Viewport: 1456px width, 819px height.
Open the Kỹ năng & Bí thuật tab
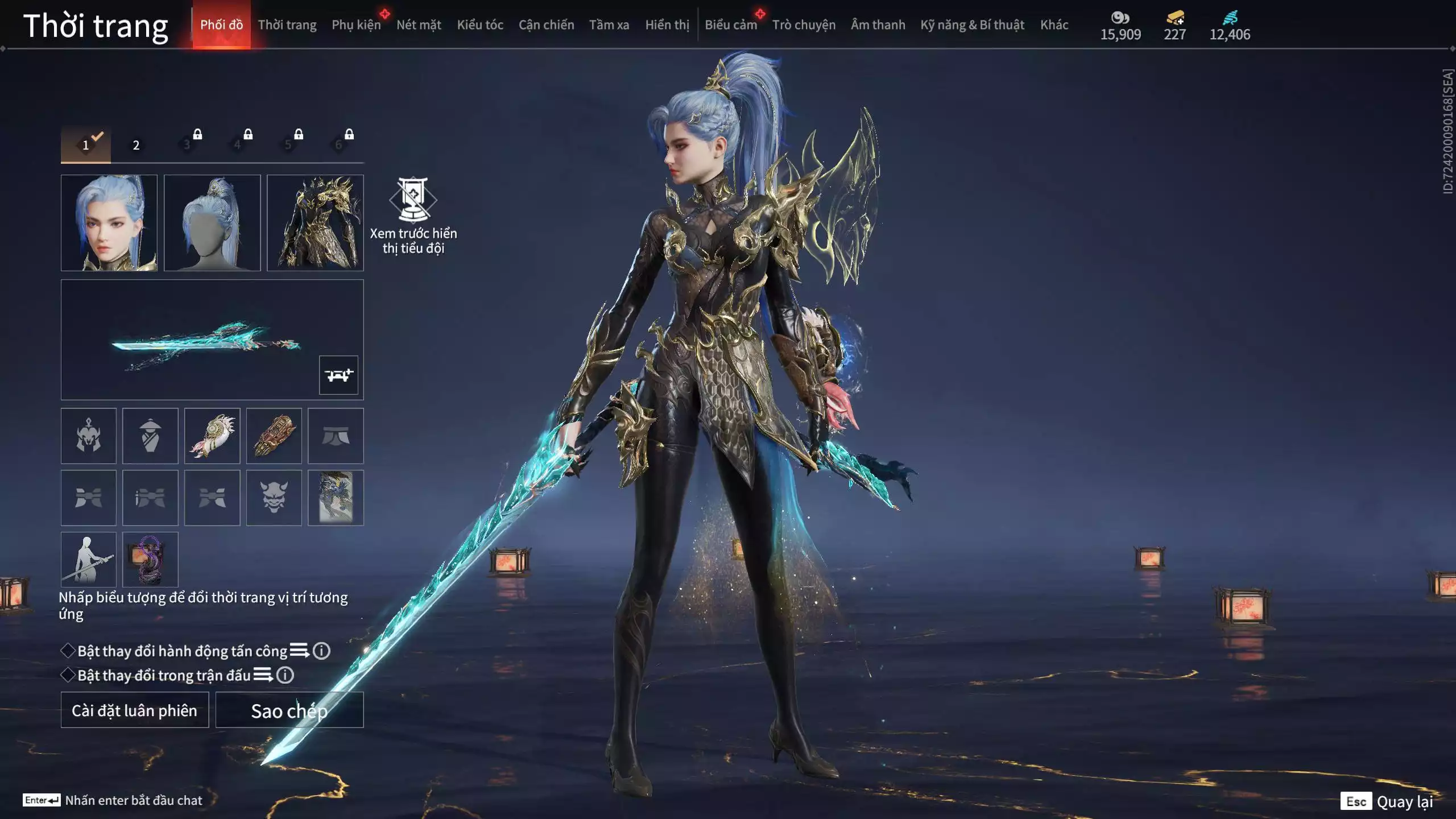[x=972, y=25]
